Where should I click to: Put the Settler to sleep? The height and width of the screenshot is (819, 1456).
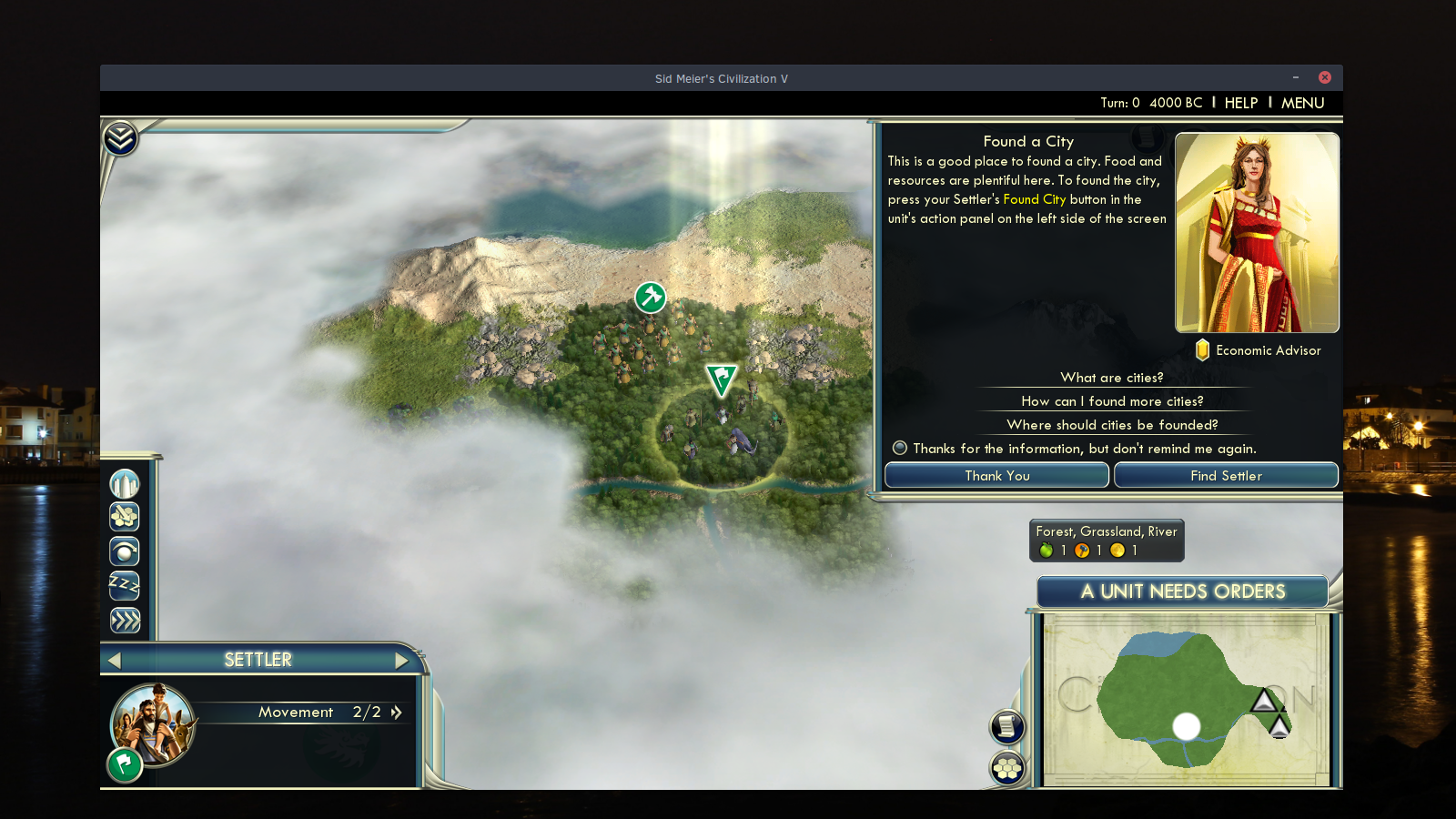125,585
